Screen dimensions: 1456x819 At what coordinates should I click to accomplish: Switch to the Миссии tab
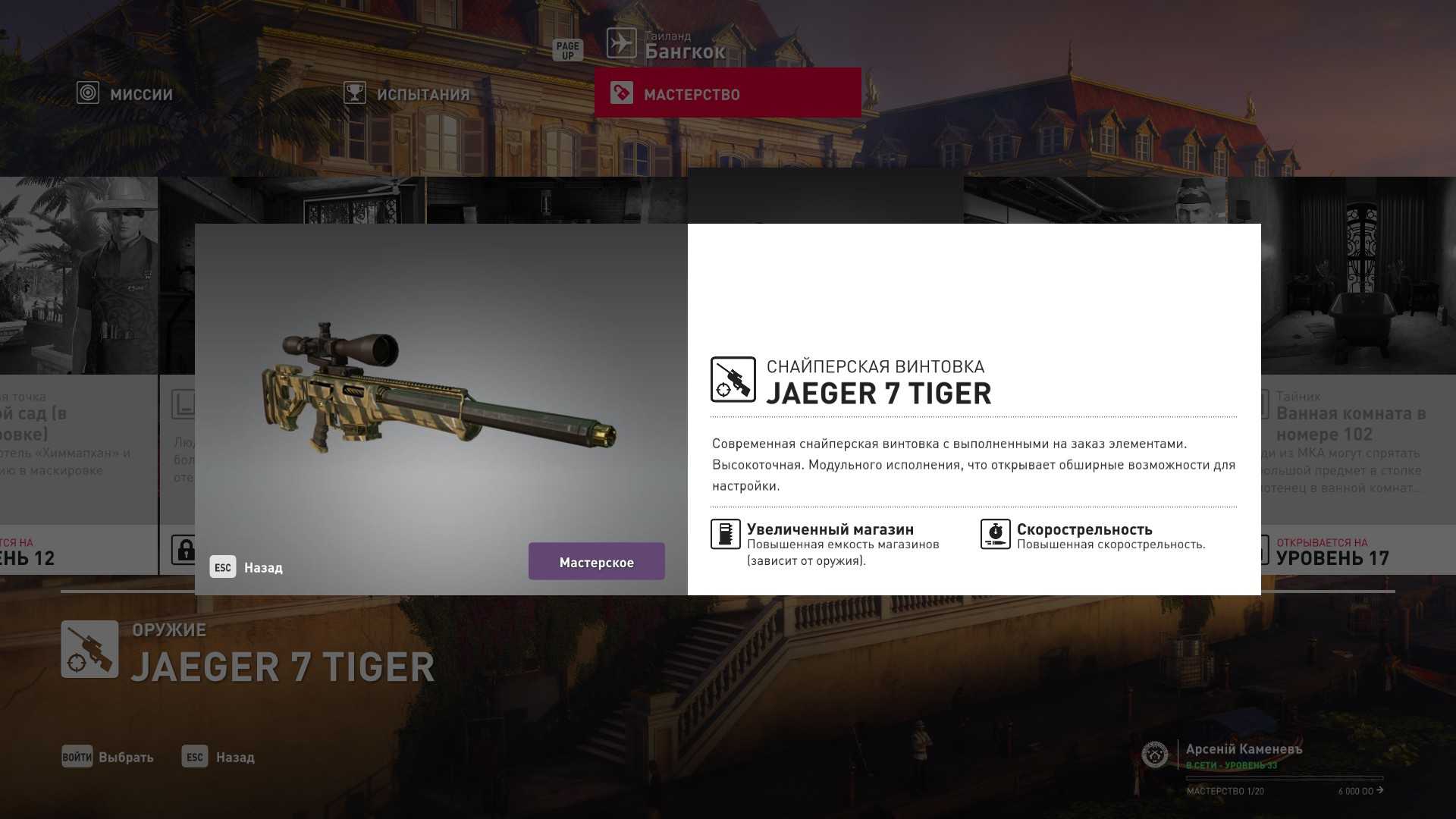click(x=126, y=94)
